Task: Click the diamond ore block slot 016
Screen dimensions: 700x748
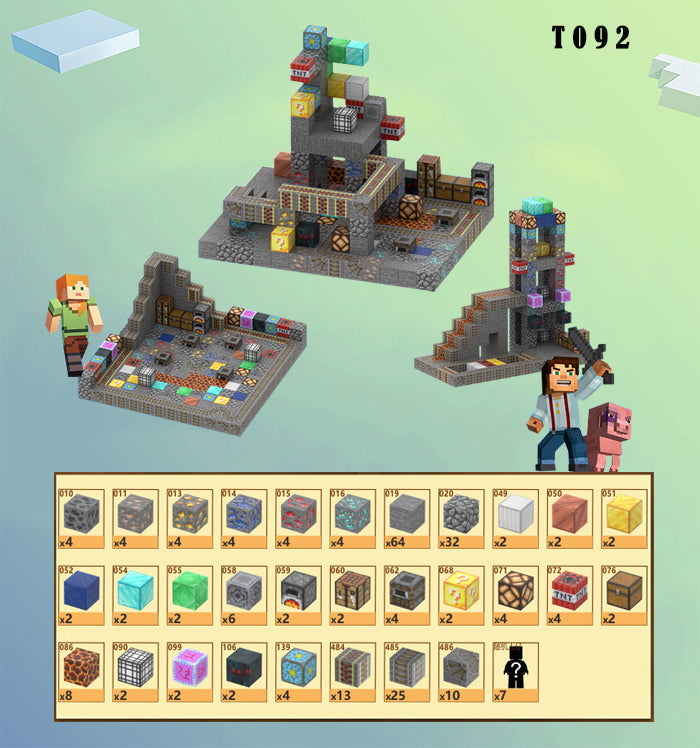Action: click(x=351, y=515)
